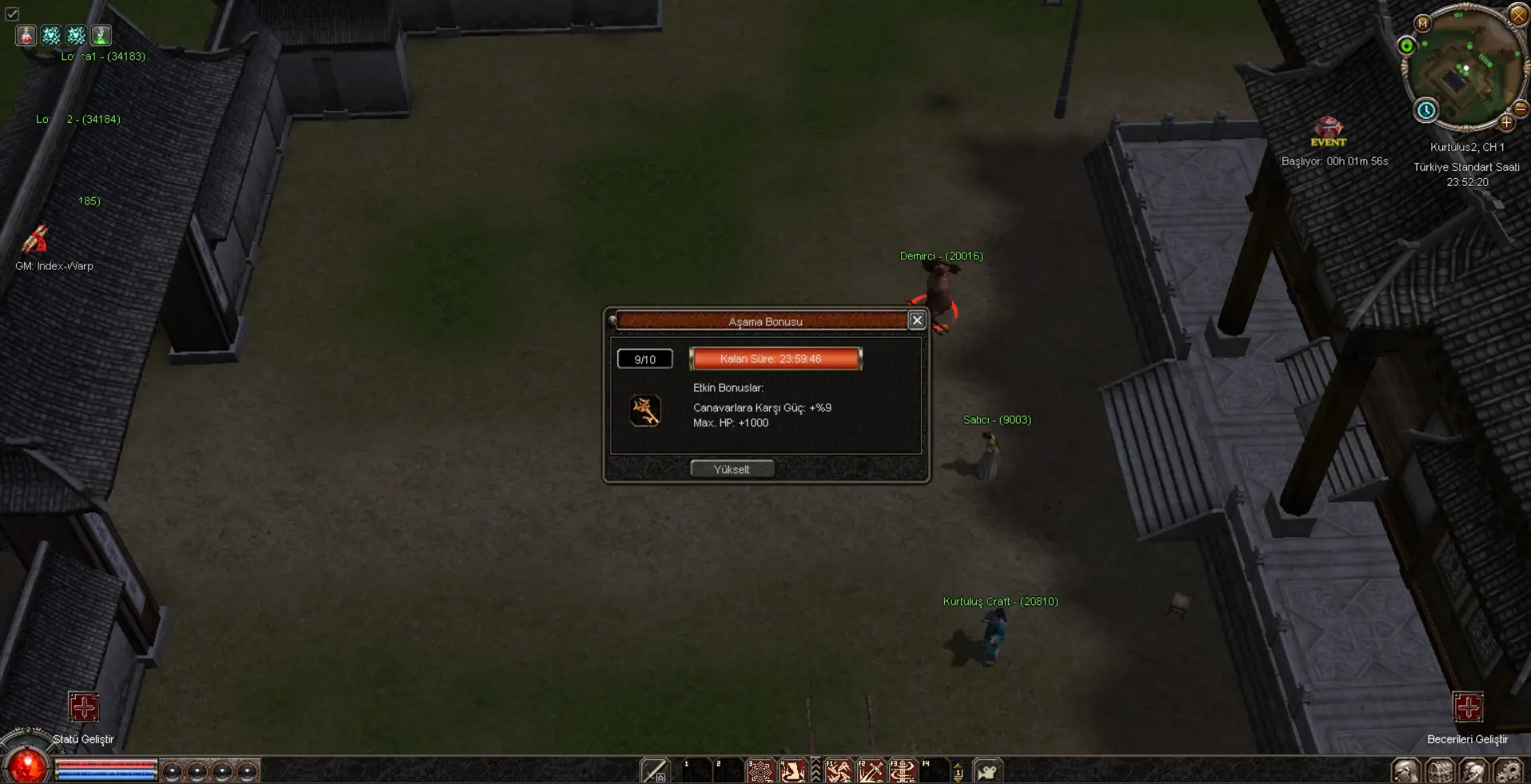Viewport: 1531px width, 784px height.
Task: Open the GM: Index-Warp scroll
Action: (35, 240)
